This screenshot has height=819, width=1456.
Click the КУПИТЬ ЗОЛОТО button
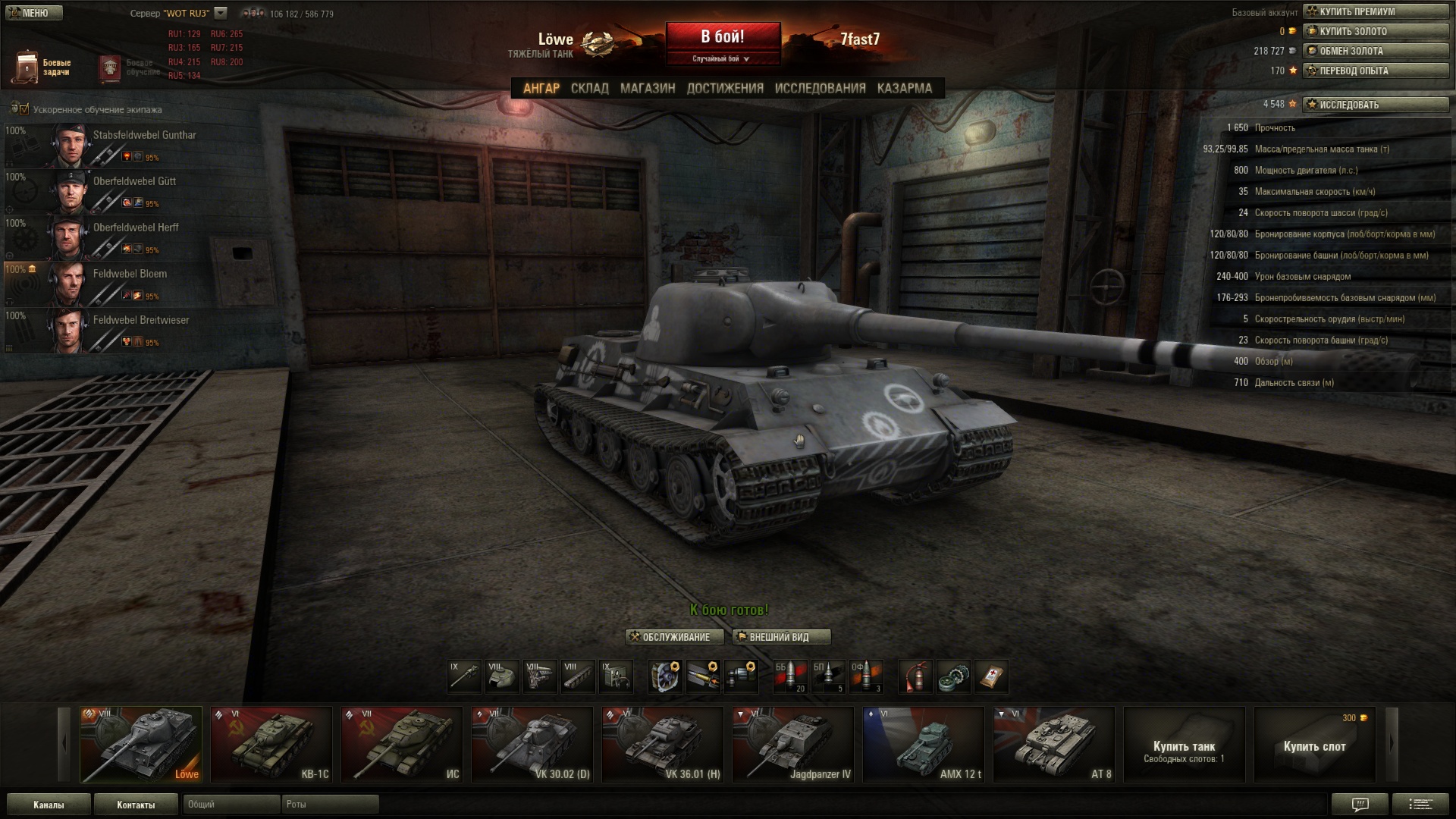pos(1375,31)
